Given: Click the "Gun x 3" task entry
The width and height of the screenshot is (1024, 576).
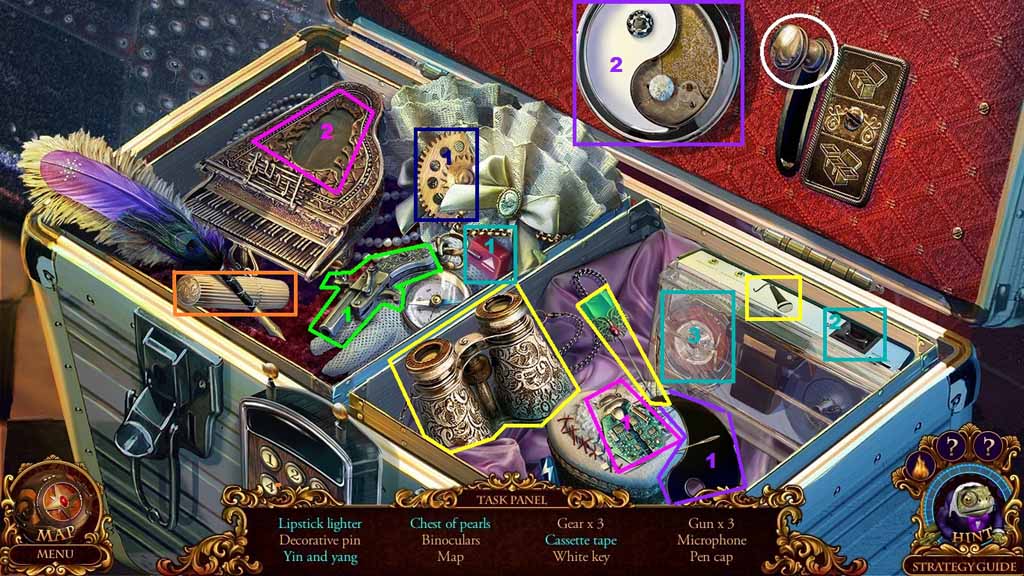Looking at the screenshot, I should tap(710, 523).
